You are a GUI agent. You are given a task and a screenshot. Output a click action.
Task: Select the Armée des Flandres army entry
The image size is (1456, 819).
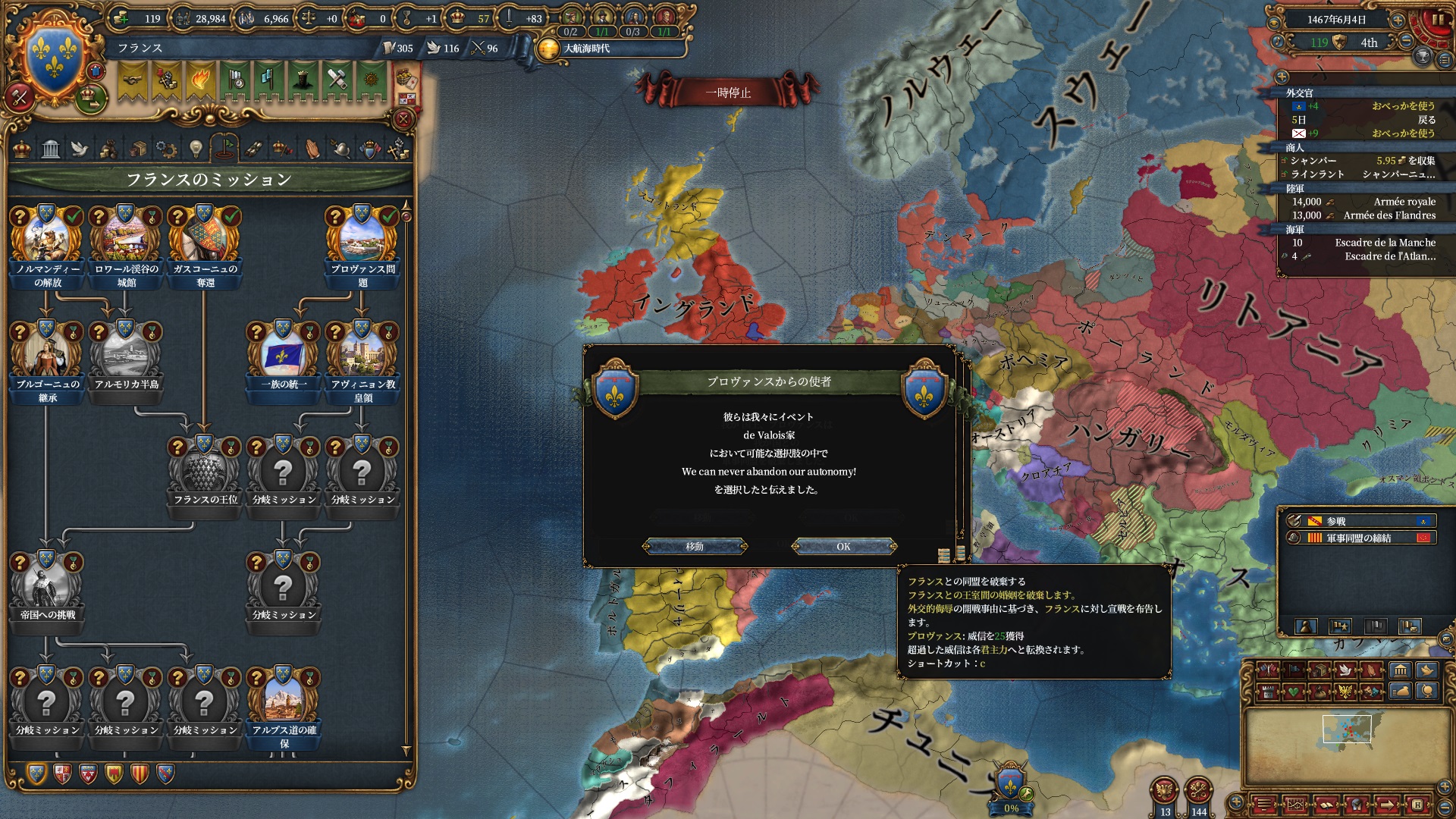click(1363, 215)
